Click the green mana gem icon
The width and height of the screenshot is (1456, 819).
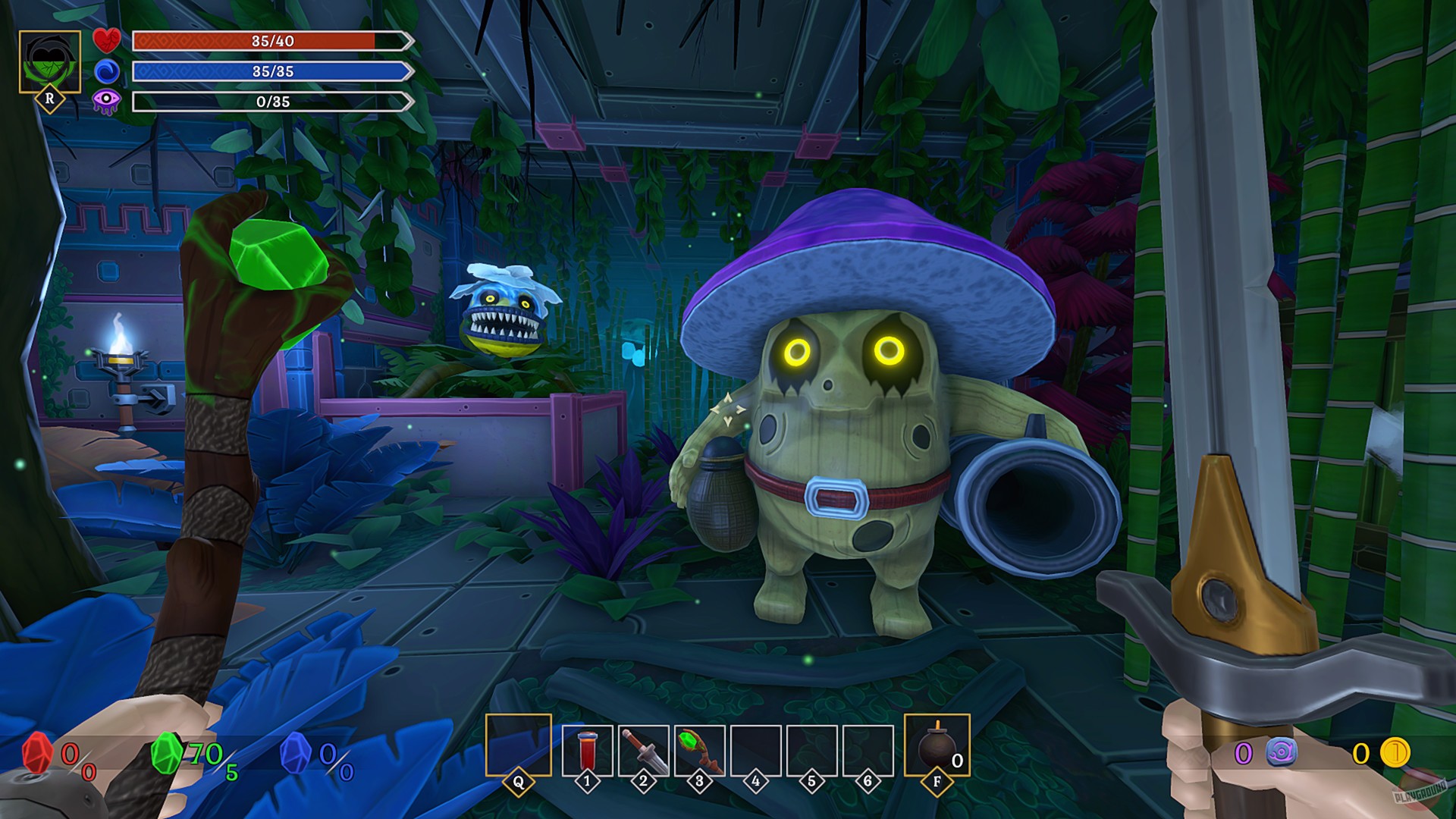166,754
